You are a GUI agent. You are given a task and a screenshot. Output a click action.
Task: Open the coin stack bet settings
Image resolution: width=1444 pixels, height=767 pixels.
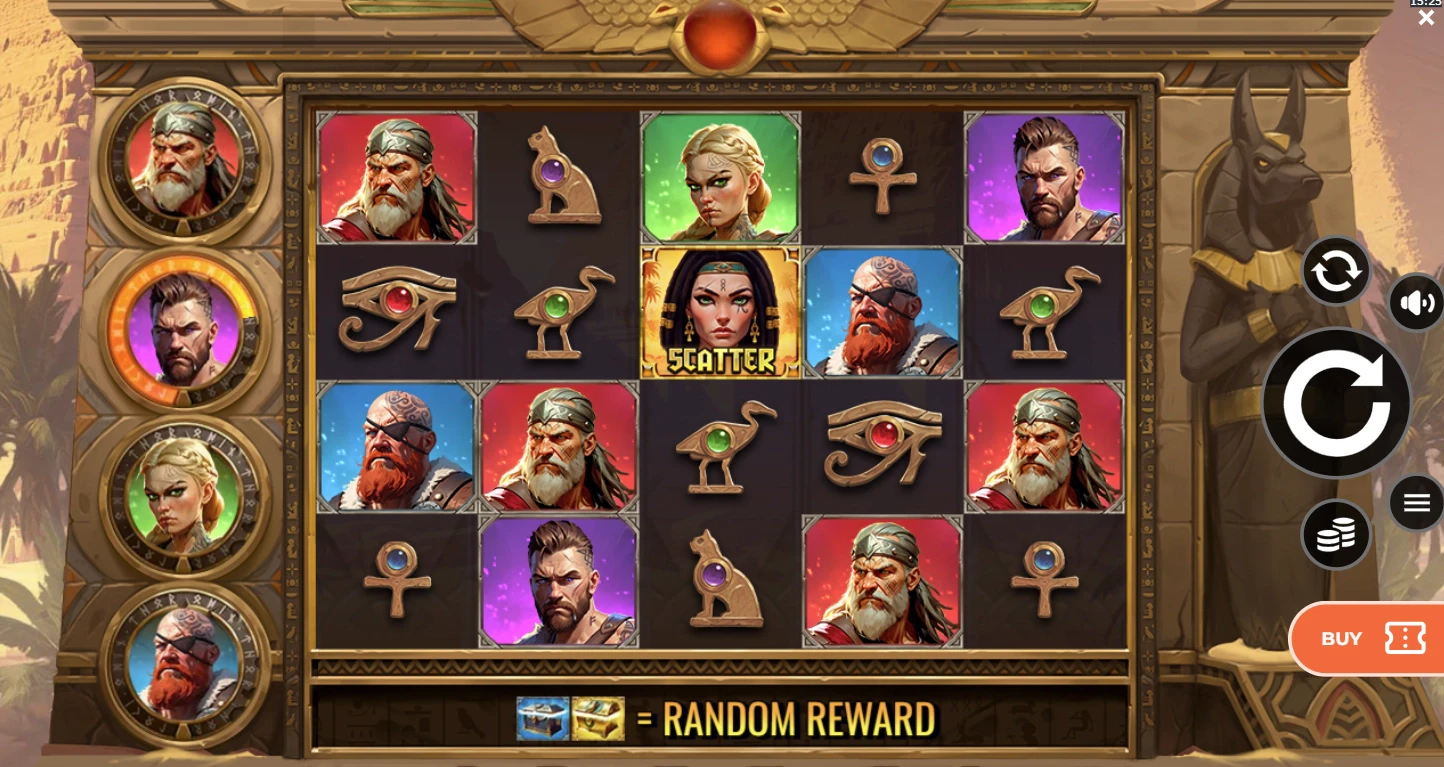coord(1336,534)
